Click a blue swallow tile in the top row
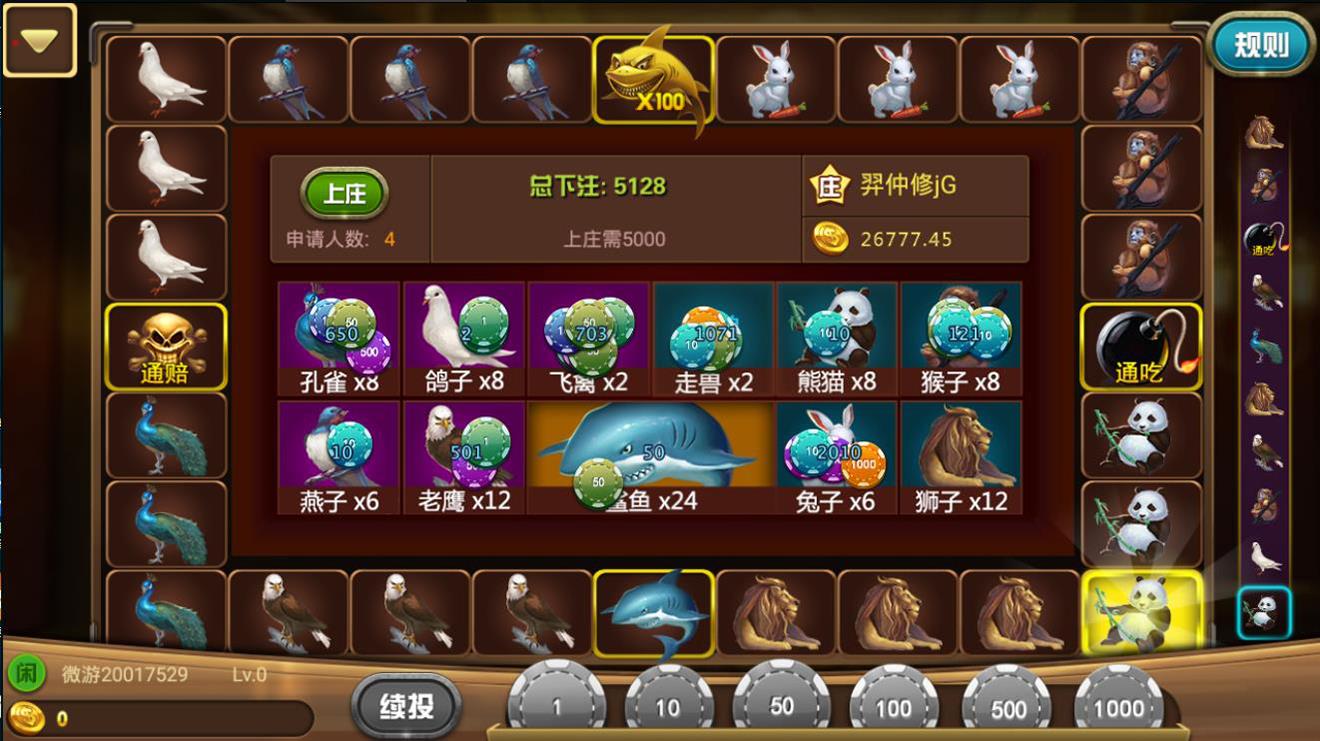 287,77
